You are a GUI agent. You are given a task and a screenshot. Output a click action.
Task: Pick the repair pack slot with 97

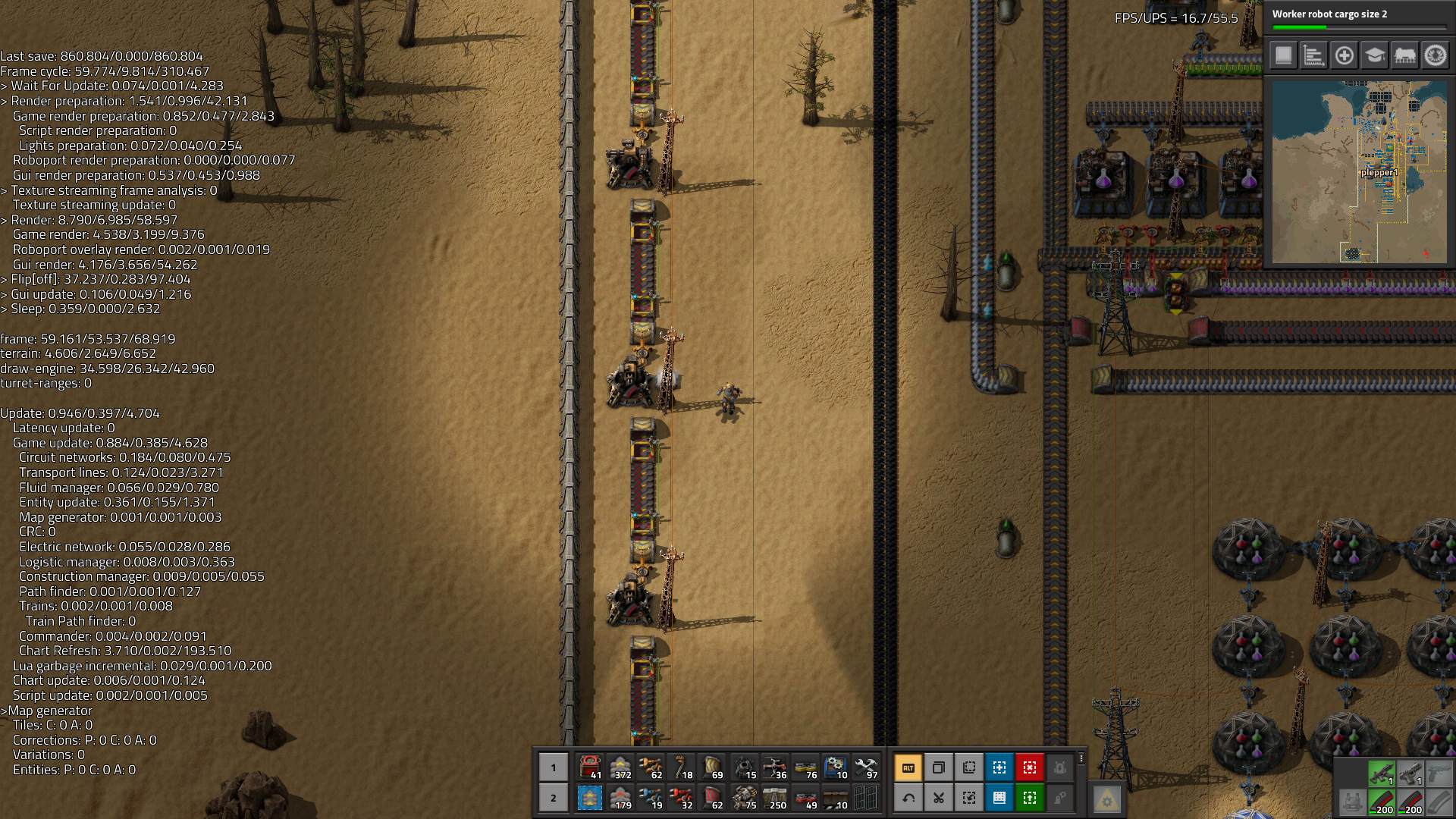point(865,767)
